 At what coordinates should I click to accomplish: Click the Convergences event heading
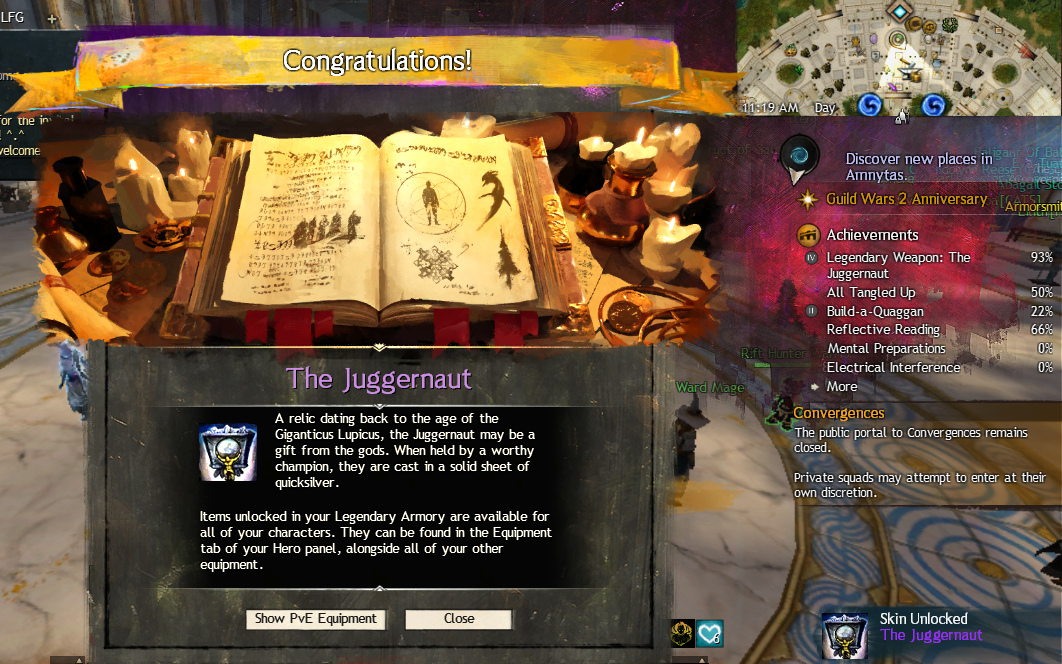[838, 413]
